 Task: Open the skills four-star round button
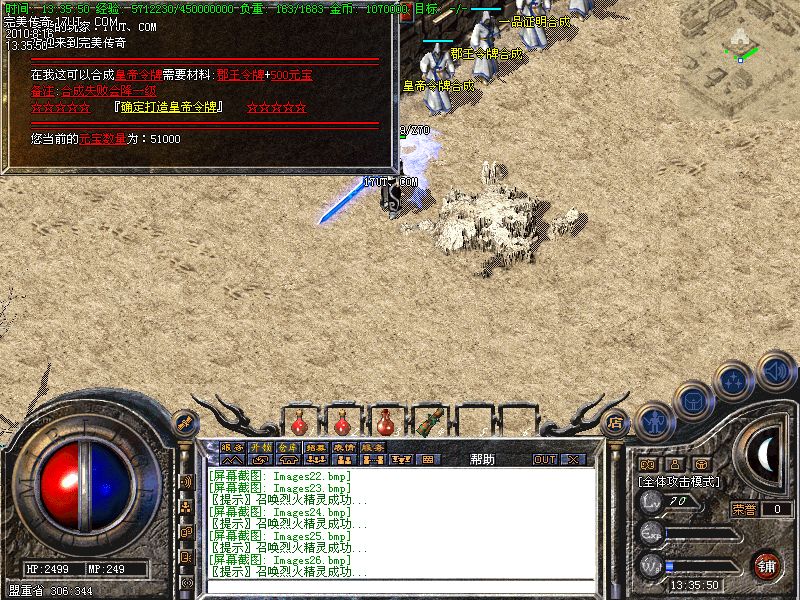[x=735, y=381]
